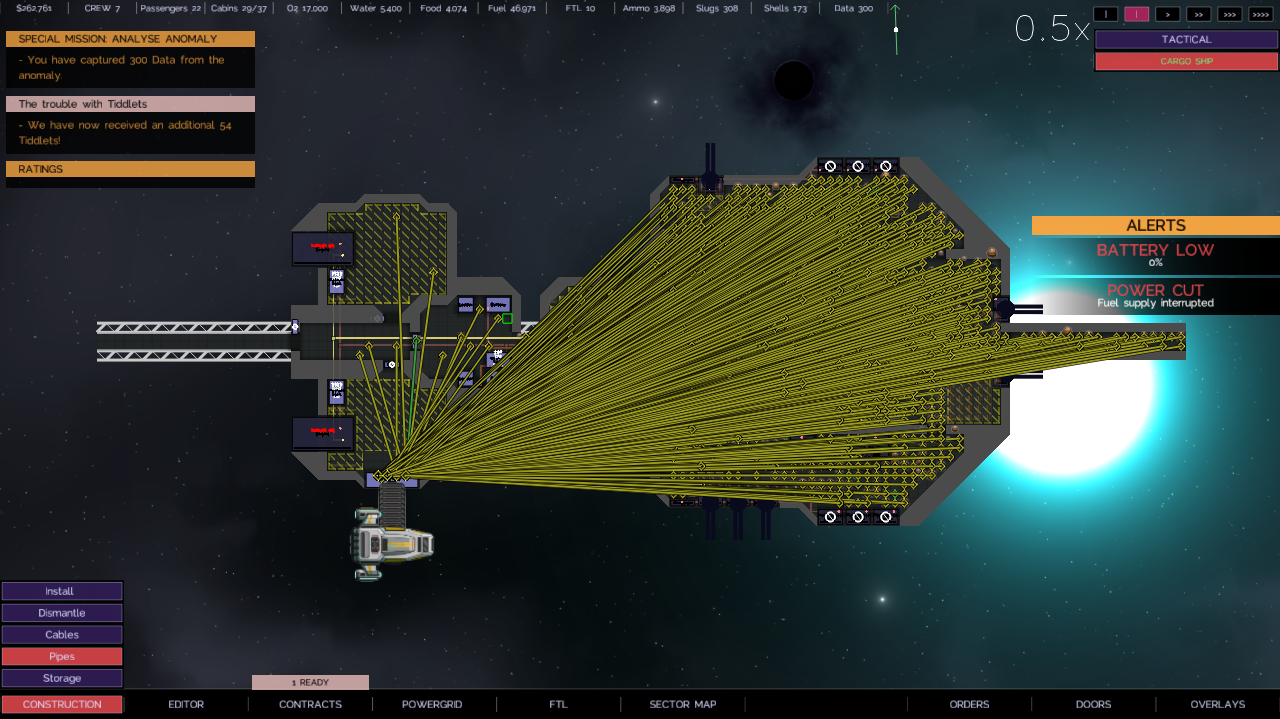Open the Storage option

[x=61, y=678]
